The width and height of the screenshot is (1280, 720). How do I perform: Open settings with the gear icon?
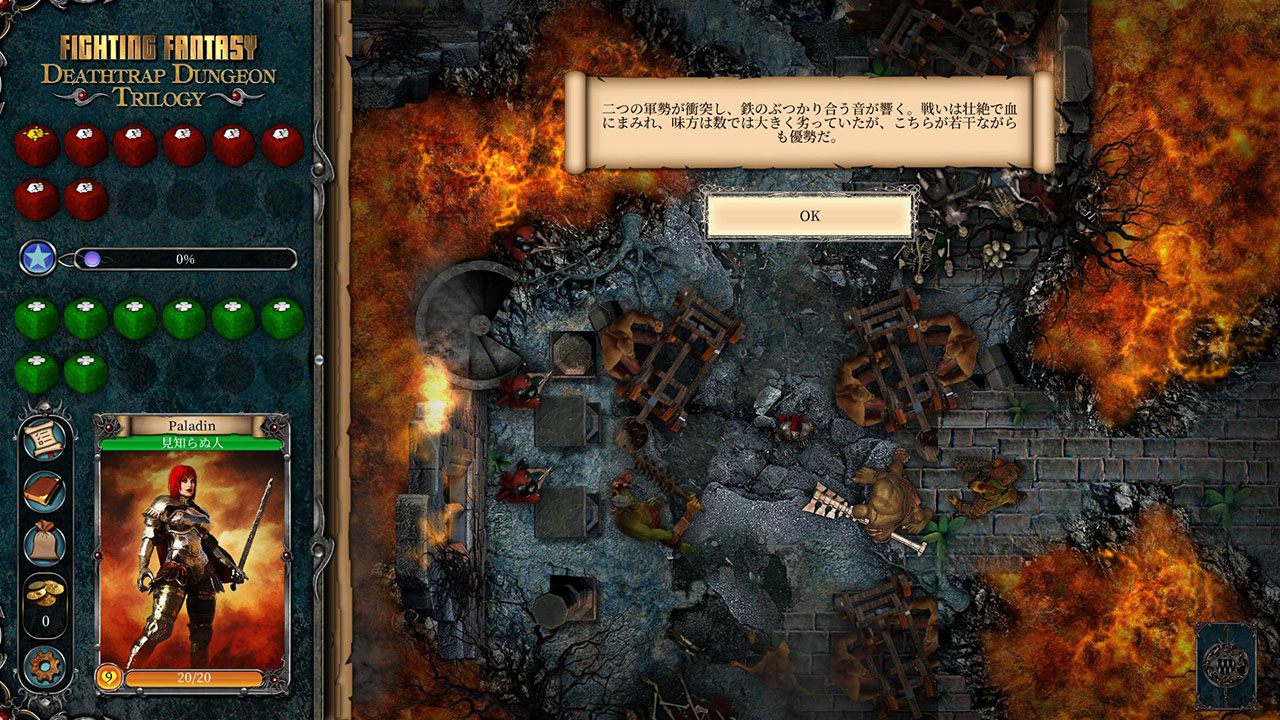(45, 667)
